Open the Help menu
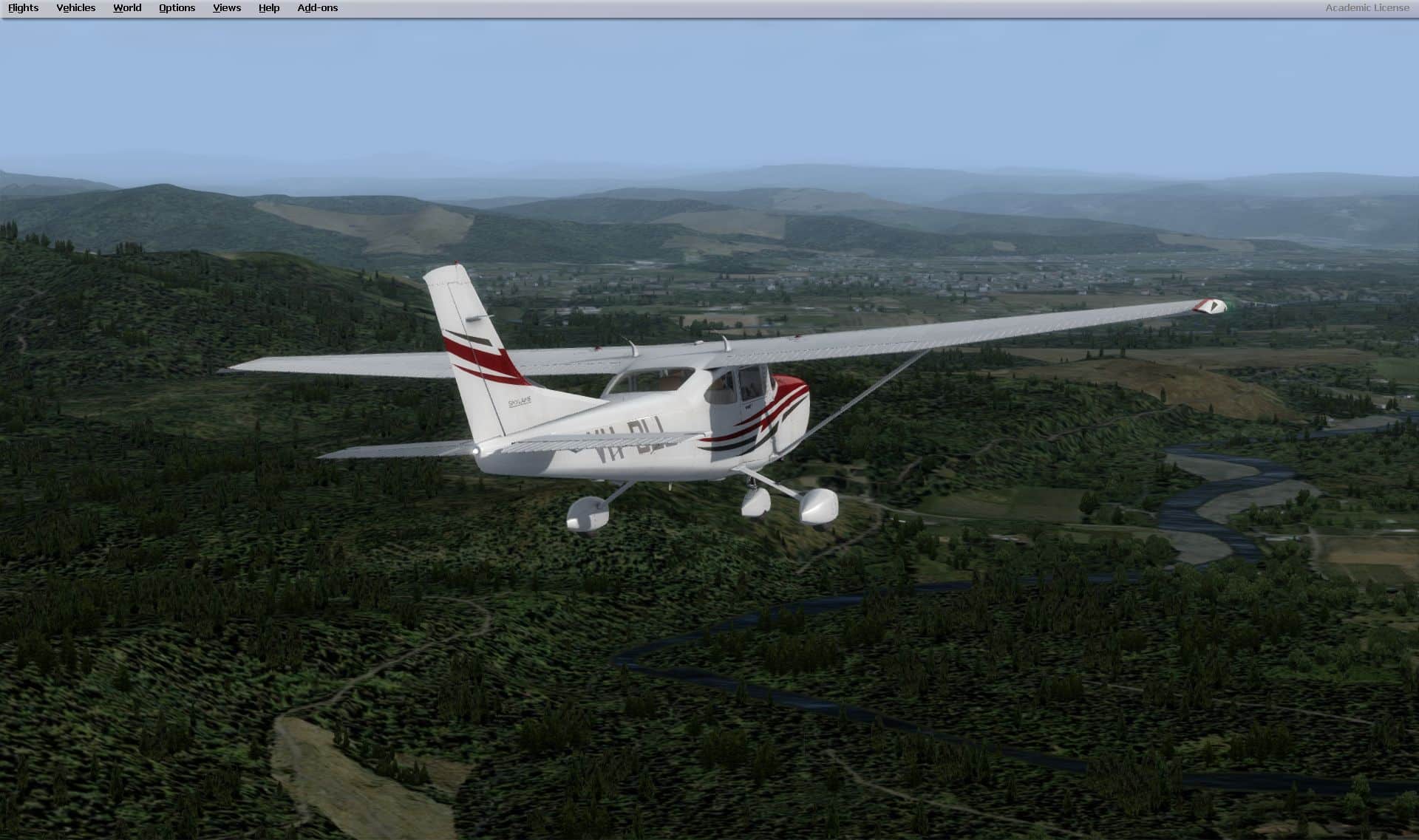 pos(269,8)
